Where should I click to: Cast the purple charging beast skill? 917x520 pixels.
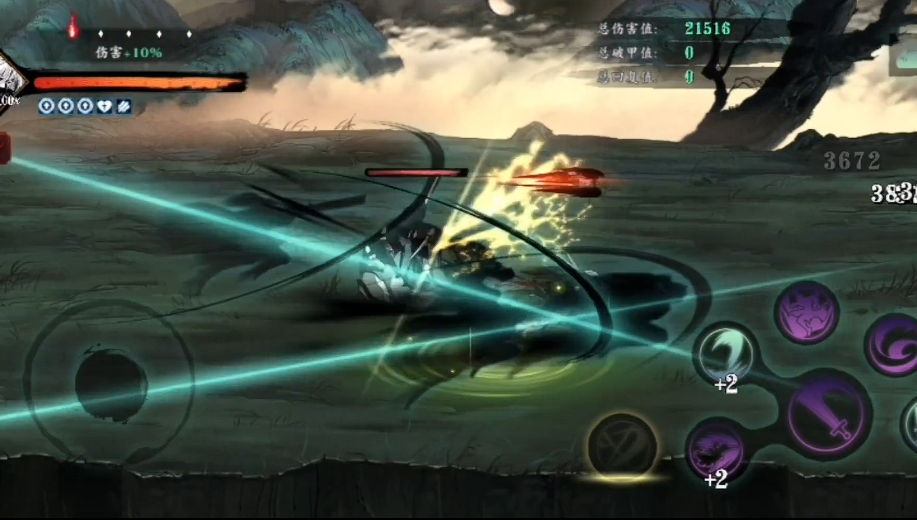pyautogui.click(x=716, y=450)
